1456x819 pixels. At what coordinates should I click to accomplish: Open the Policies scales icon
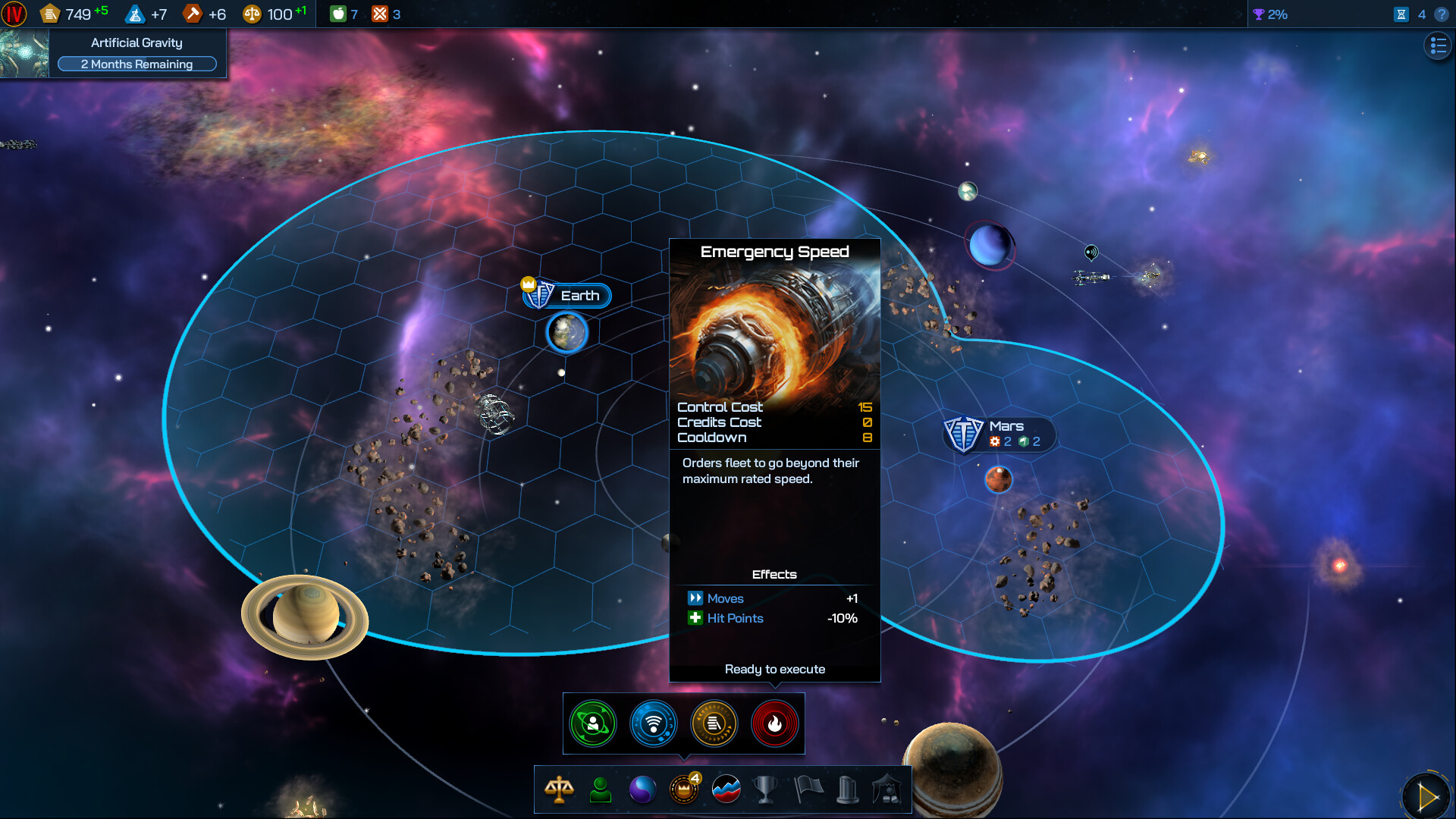point(559,789)
